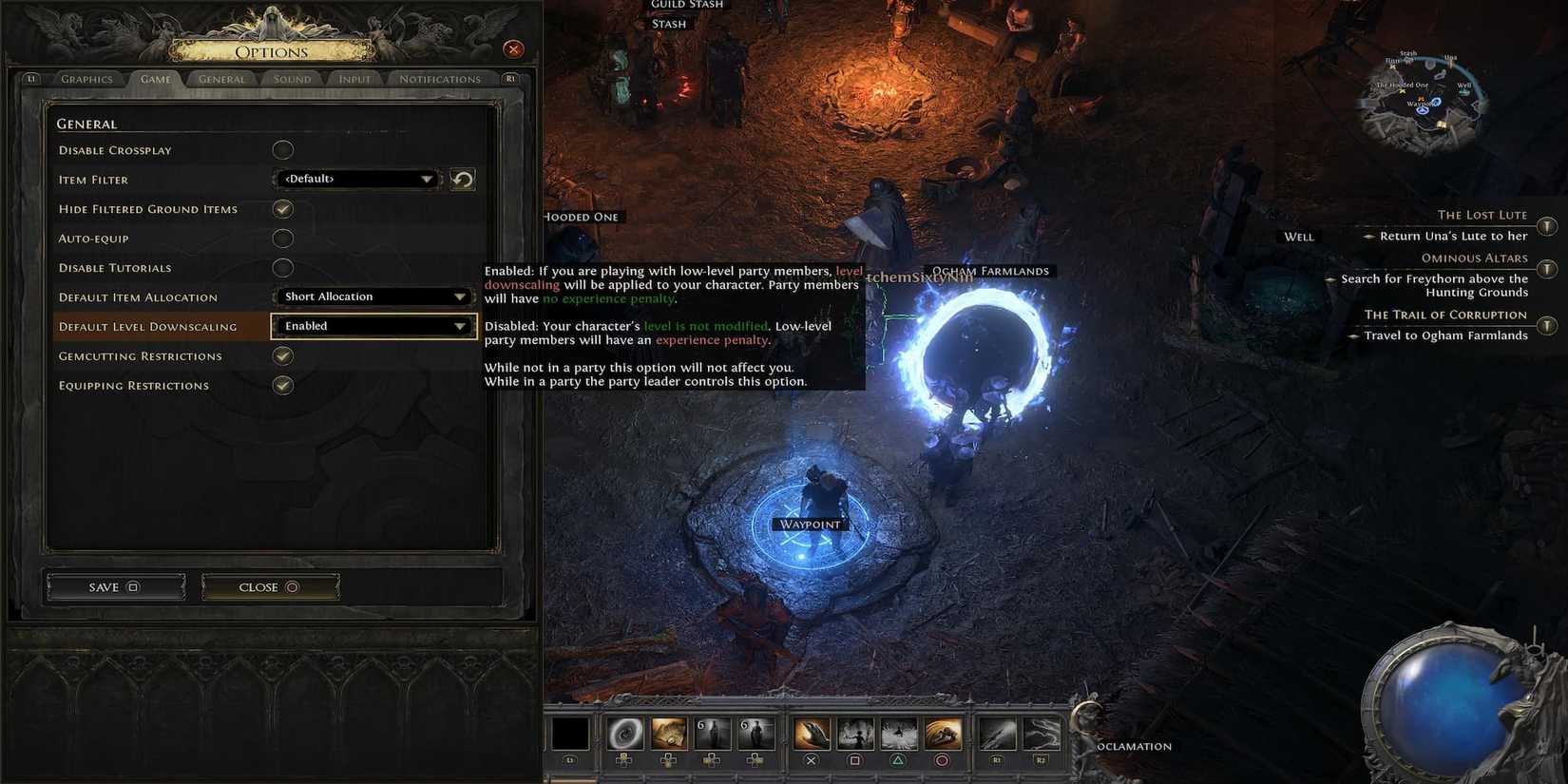Toggle the Disable Crossplay checkbox

point(282,149)
